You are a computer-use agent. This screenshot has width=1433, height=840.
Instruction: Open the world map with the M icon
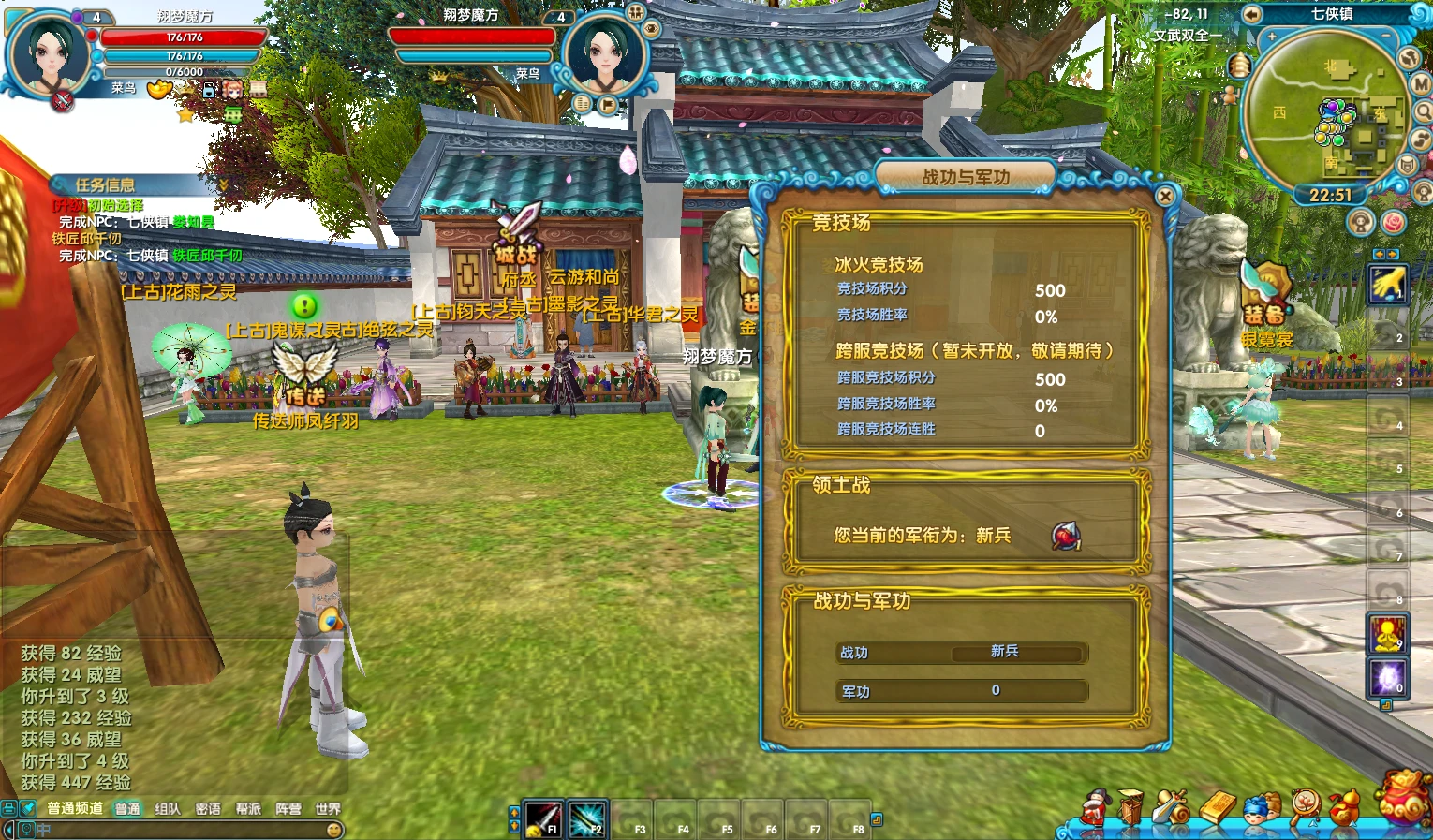coord(1421,84)
